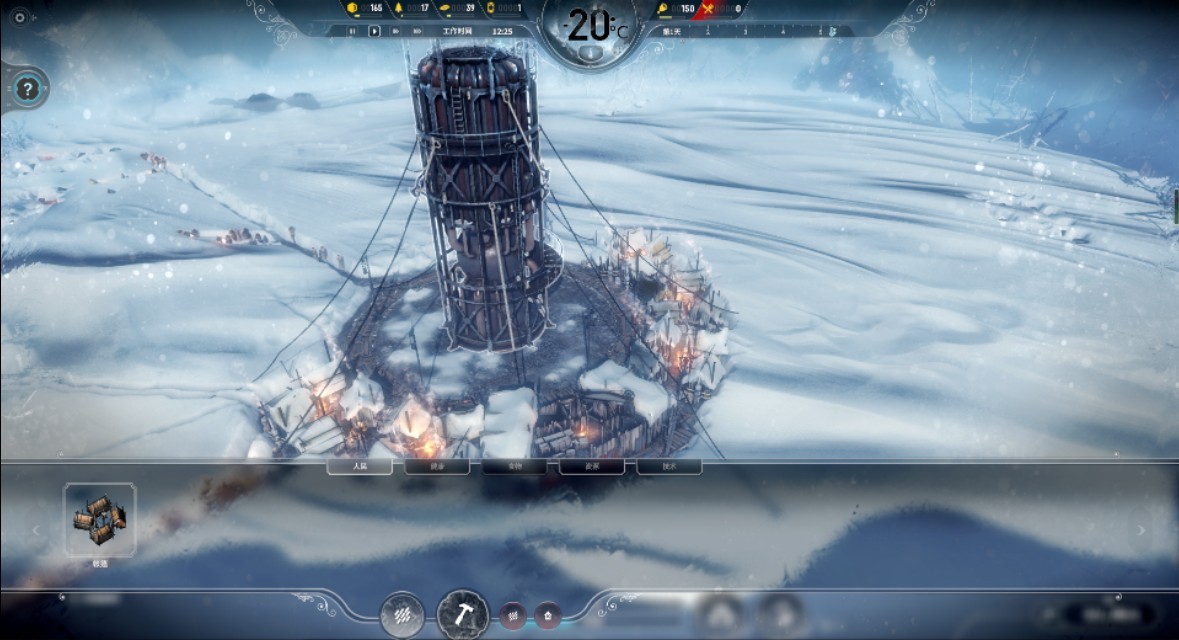Switch to the 资源 building category tab
1179x640 pixels.
[592, 467]
